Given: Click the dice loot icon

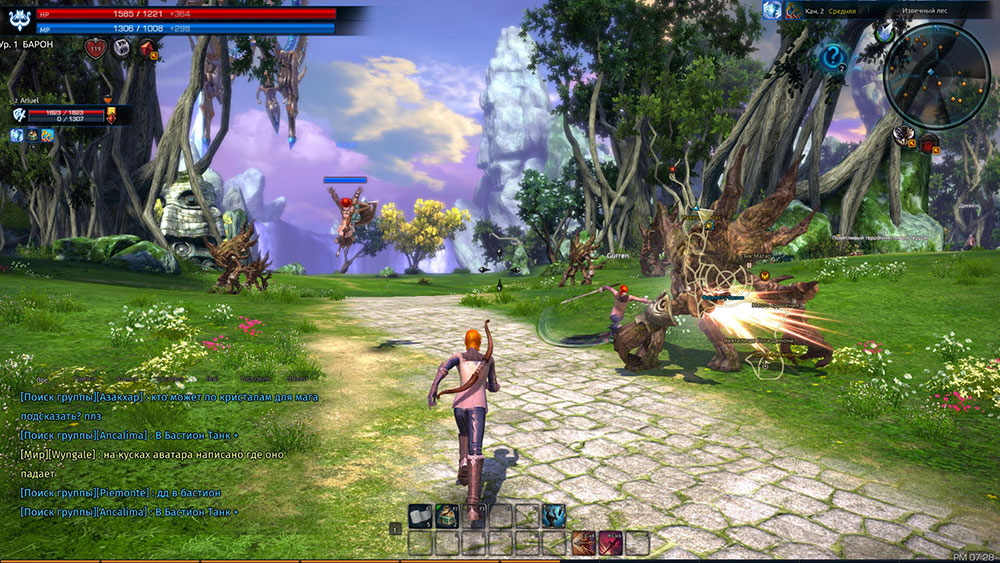Looking at the screenshot, I should click(120, 47).
